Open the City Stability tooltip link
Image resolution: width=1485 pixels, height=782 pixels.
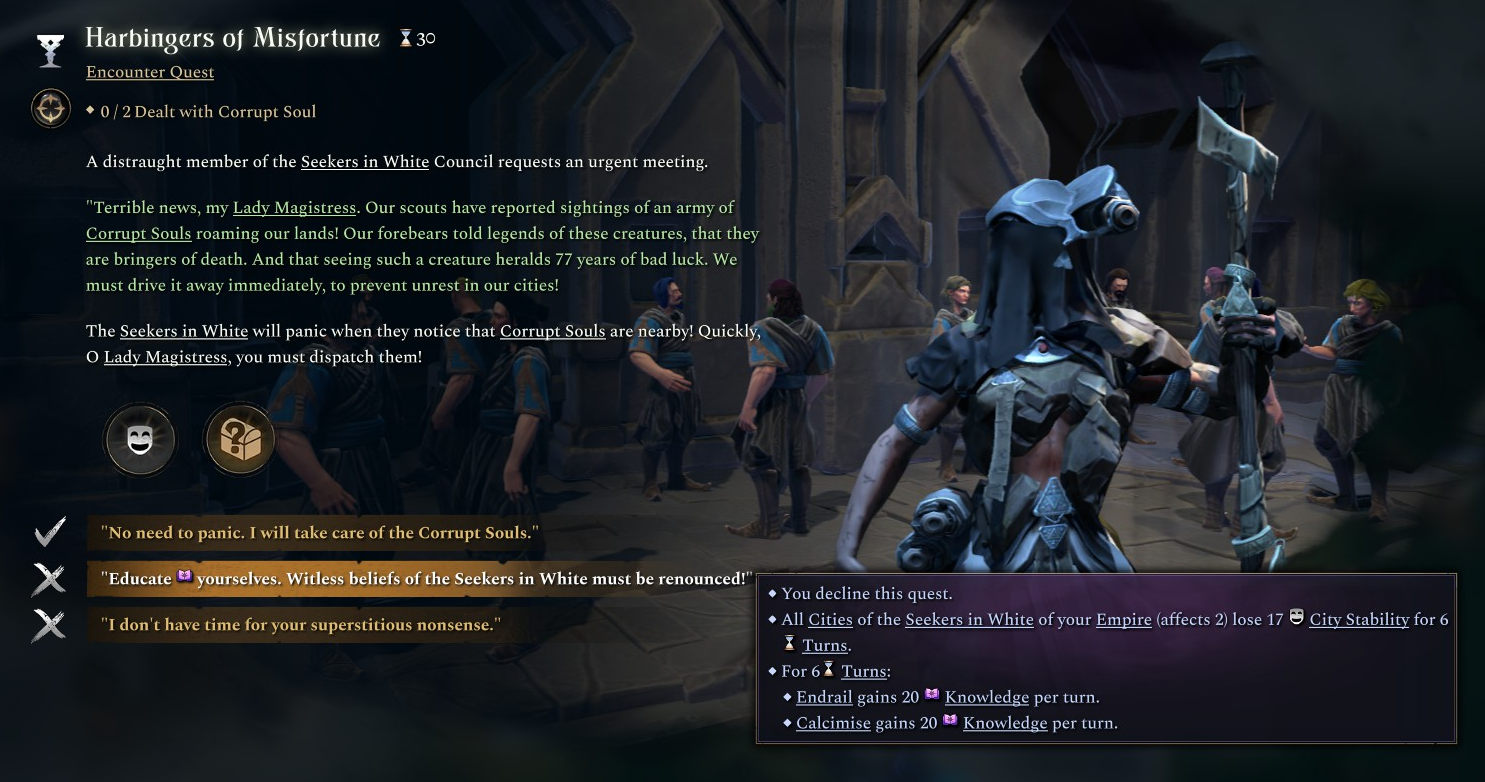coord(1359,620)
